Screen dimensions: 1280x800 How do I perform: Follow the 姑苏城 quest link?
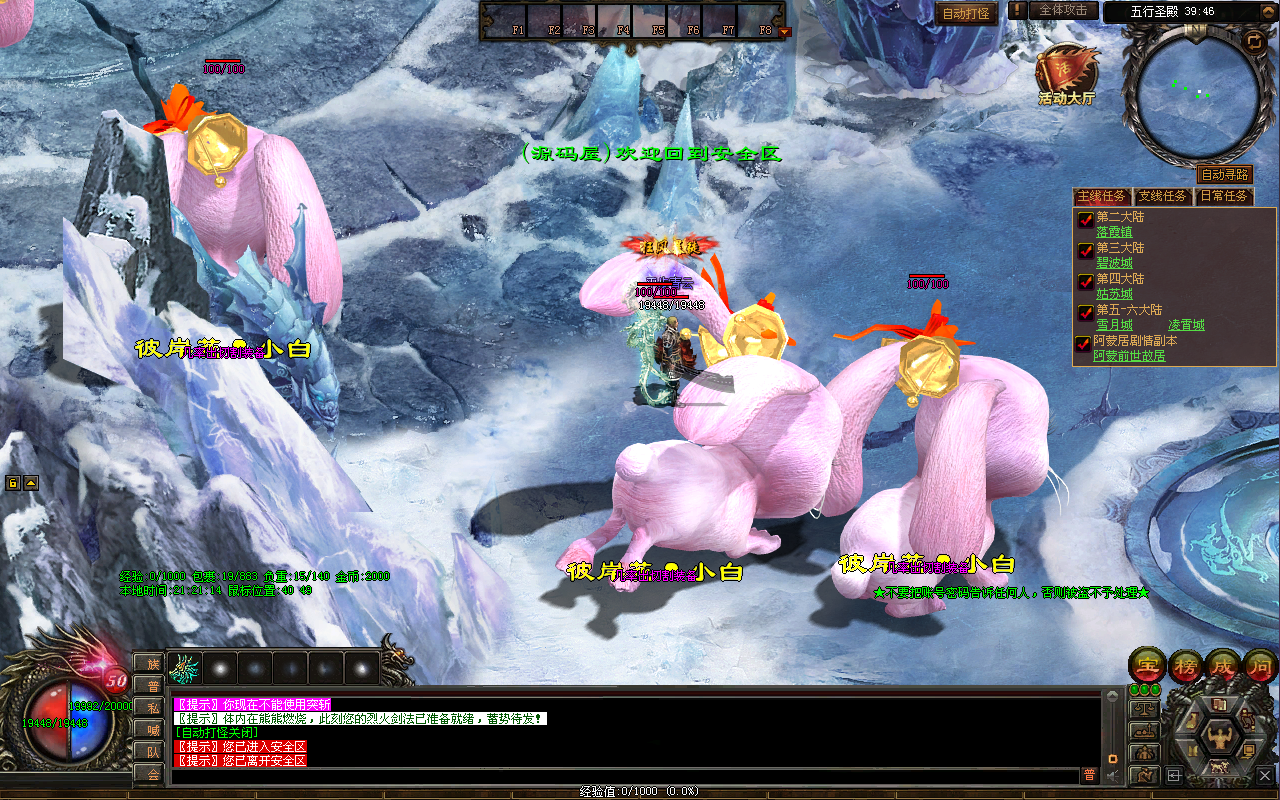click(1115, 294)
